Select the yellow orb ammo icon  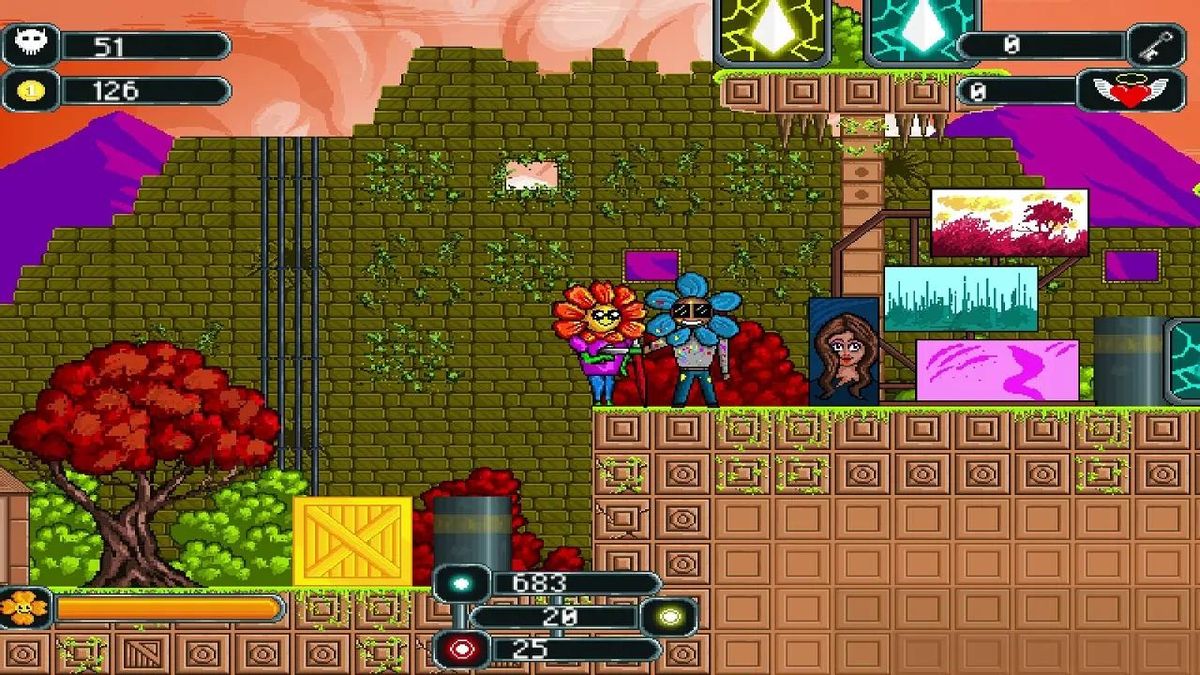[x=668, y=617]
